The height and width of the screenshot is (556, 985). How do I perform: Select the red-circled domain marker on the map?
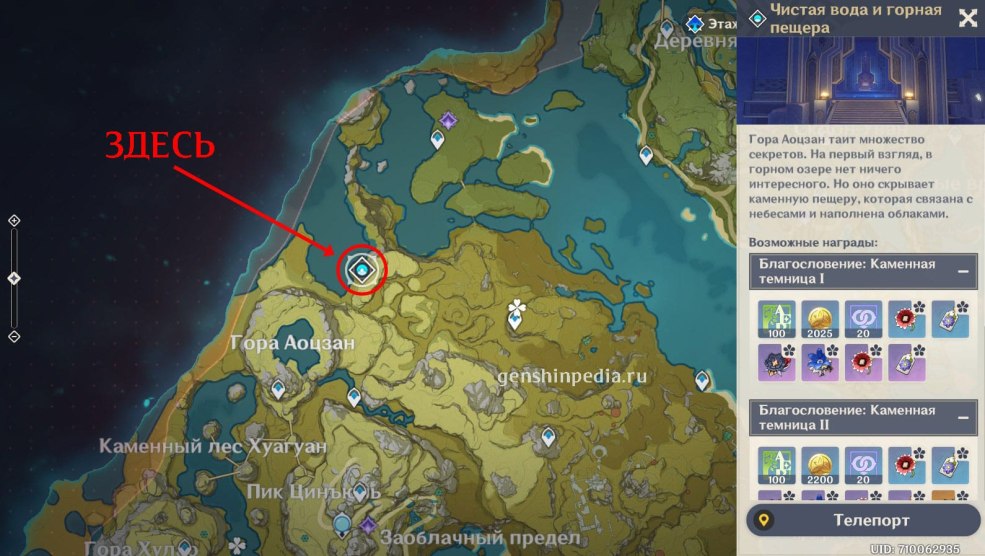pyautogui.click(x=362, y=268)
